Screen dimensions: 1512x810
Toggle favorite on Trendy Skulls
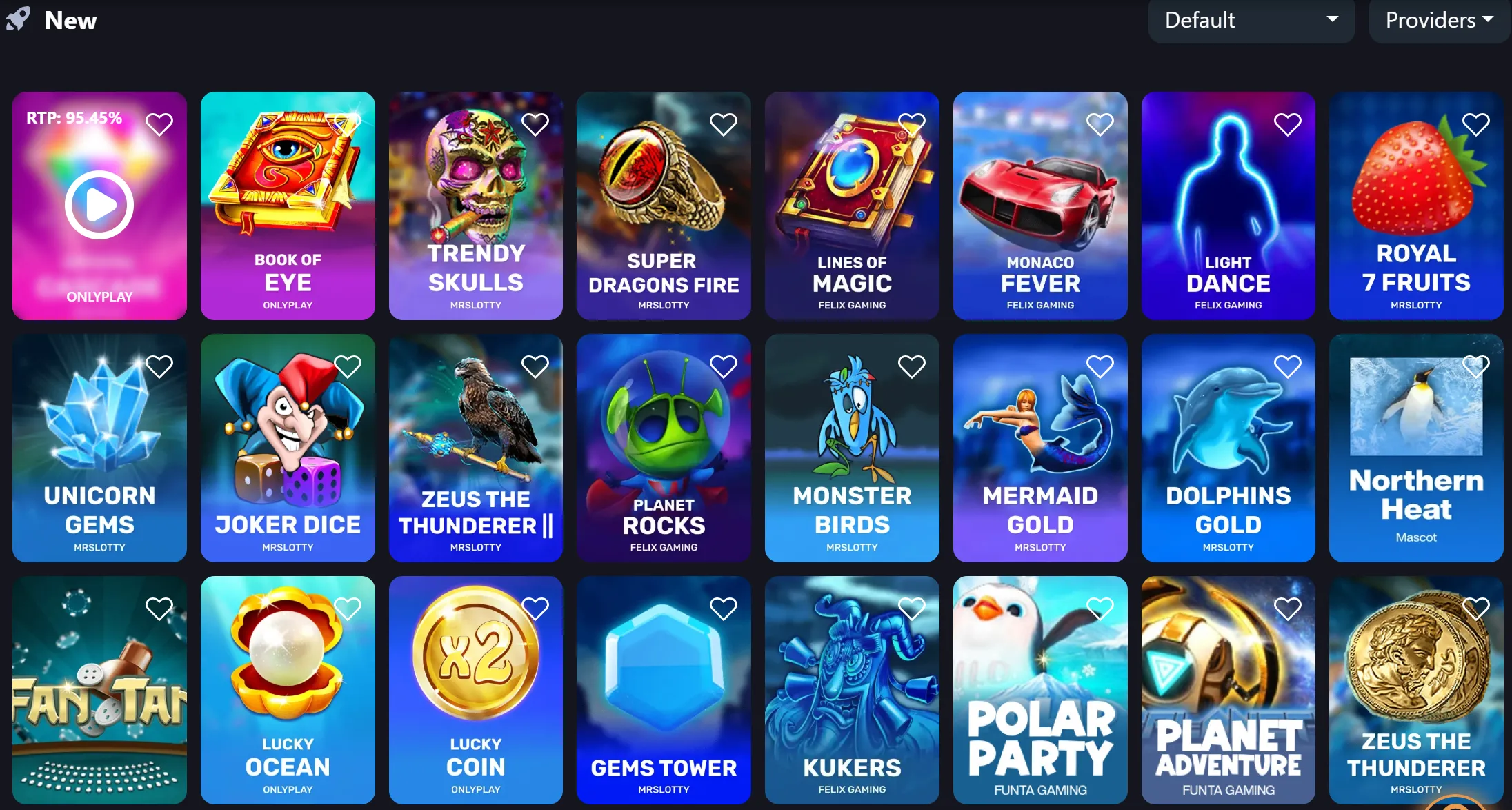point(535,124)
